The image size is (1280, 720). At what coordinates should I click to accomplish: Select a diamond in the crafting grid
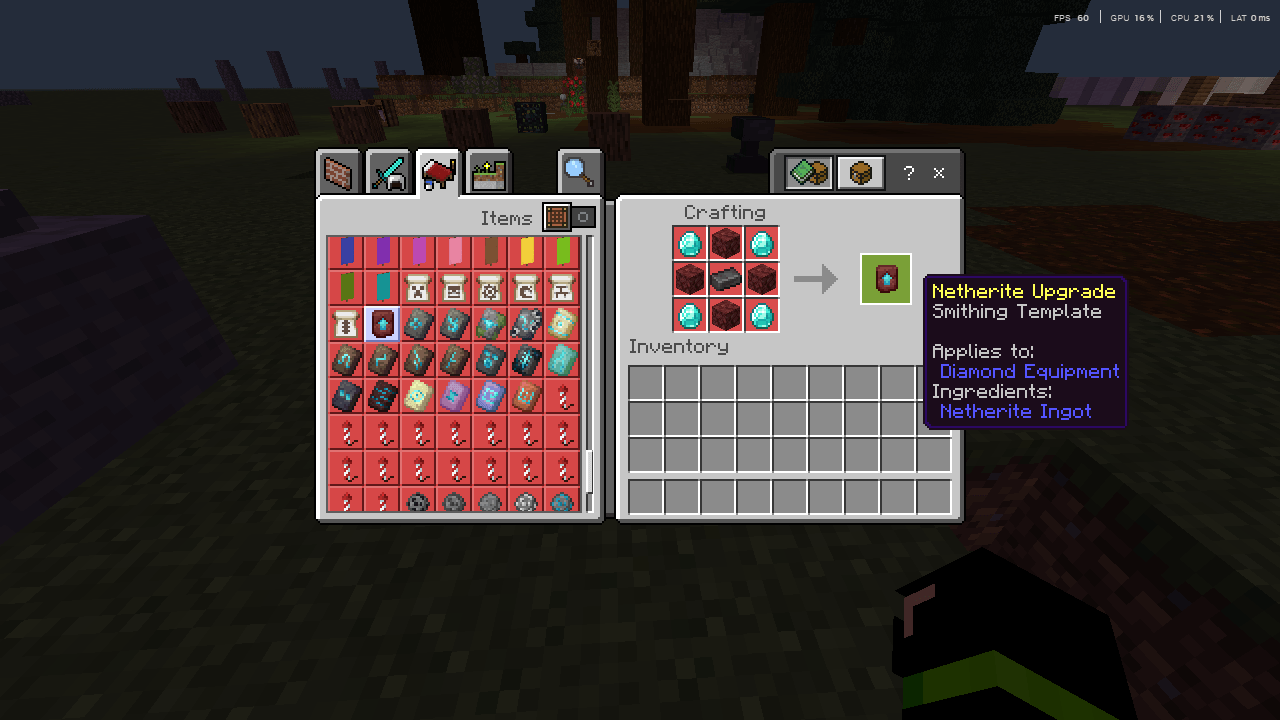[690, 243]
